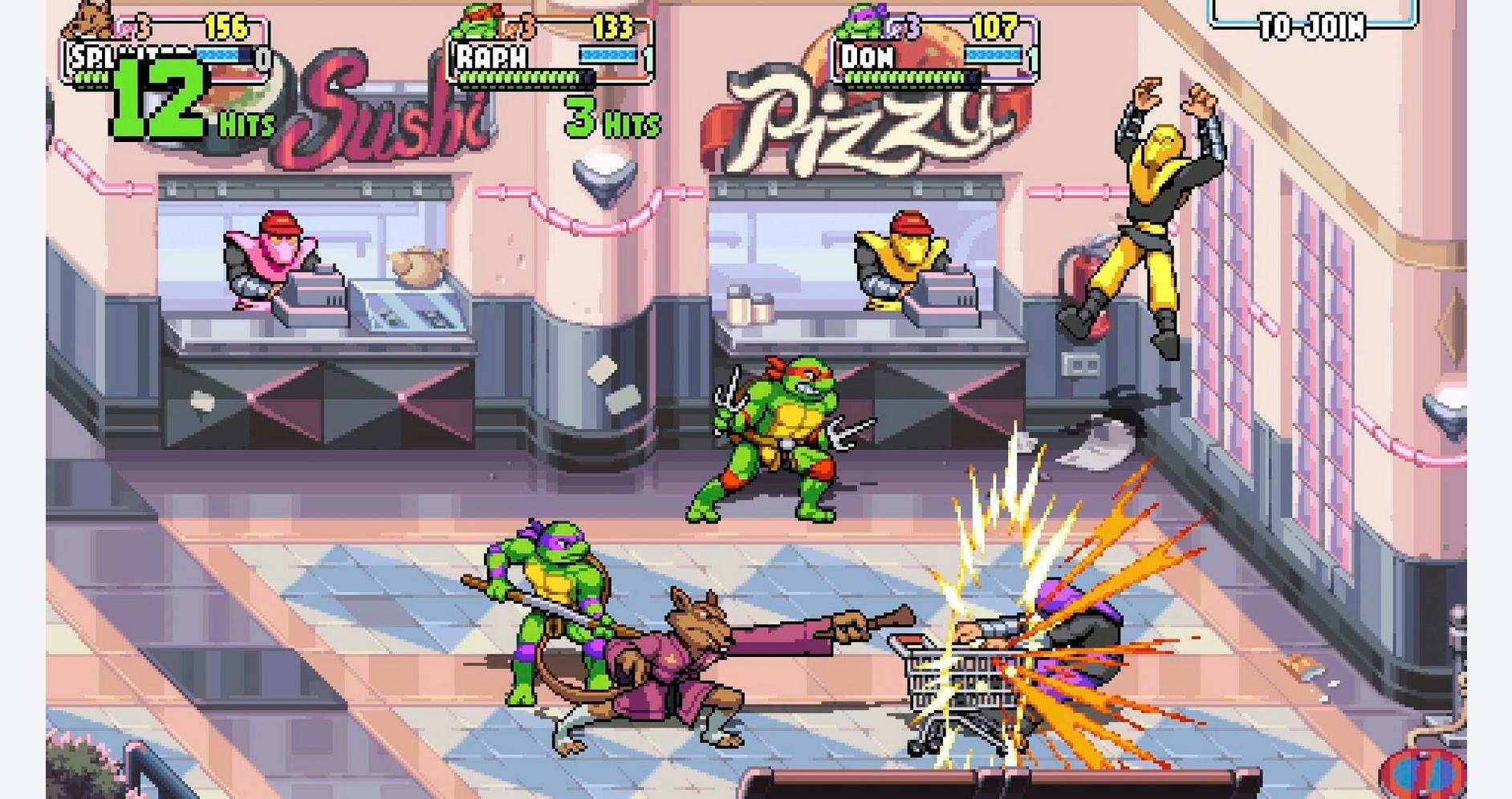The image size is (1512, 799).
Task: Click the 3 HITS counter under Raph's bar
Action: [610, 120]
